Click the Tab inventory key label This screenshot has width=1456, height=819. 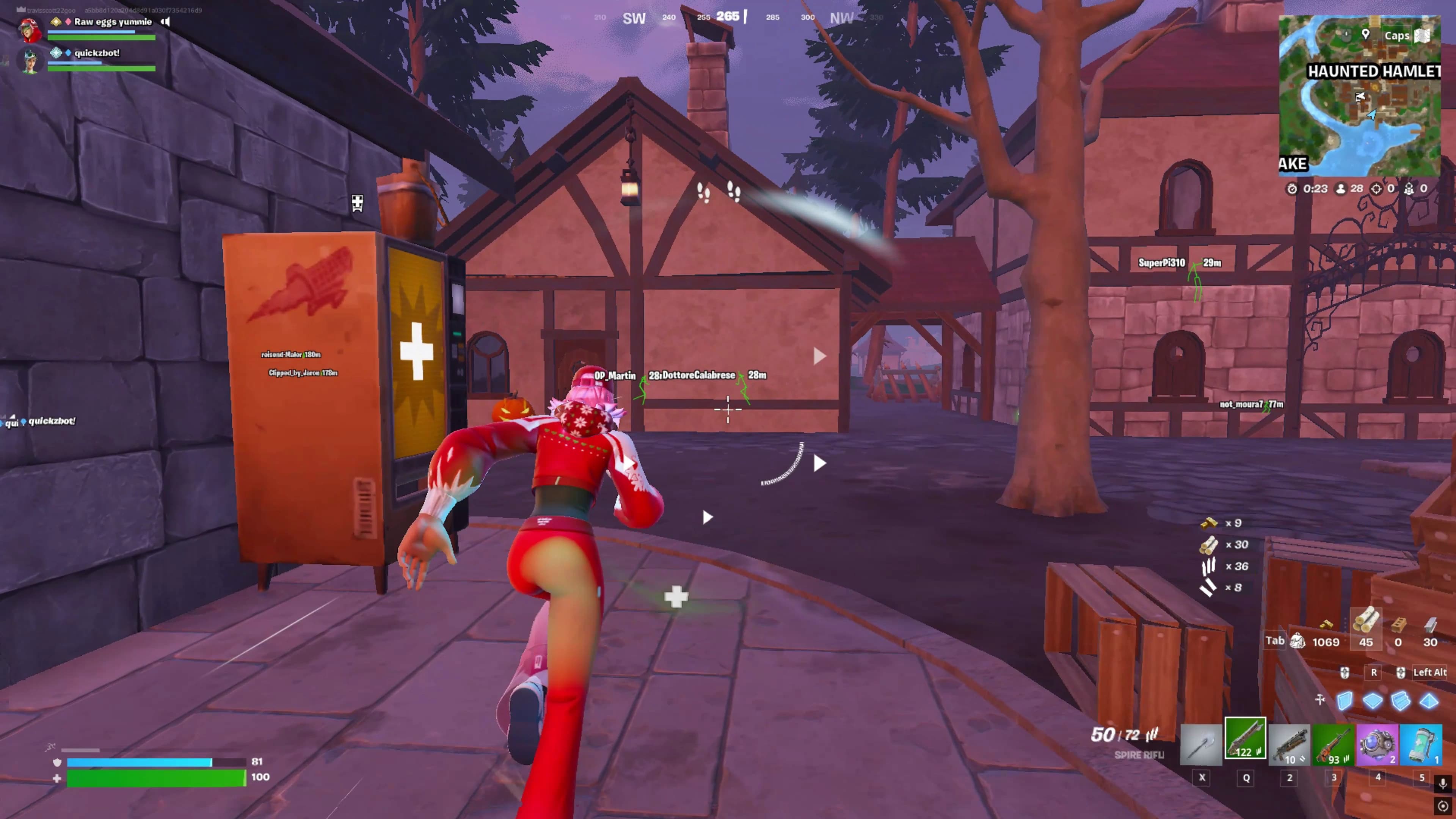(x=1275, y=641)
